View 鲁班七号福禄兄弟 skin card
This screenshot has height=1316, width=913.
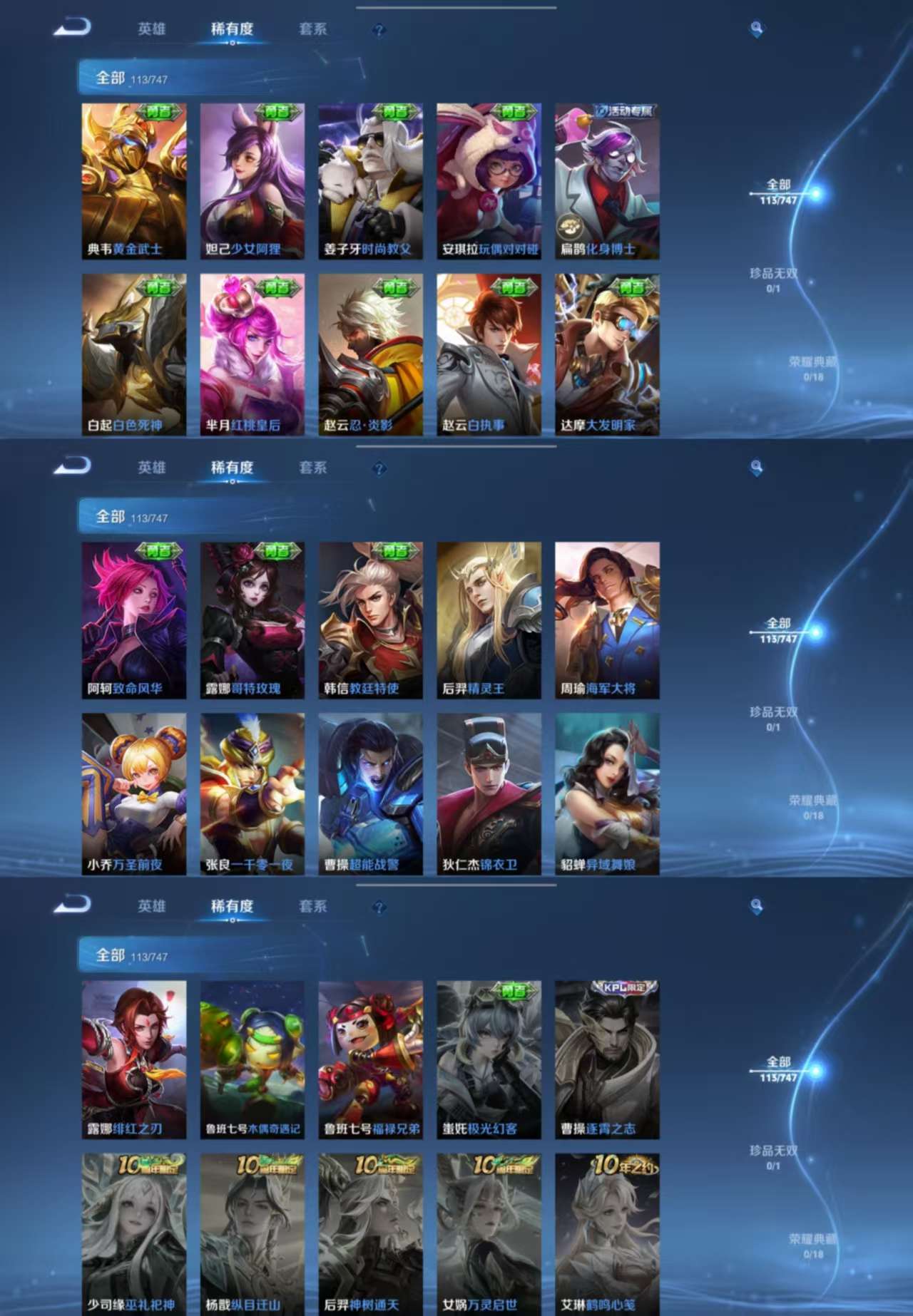(x=370, y=1059)
